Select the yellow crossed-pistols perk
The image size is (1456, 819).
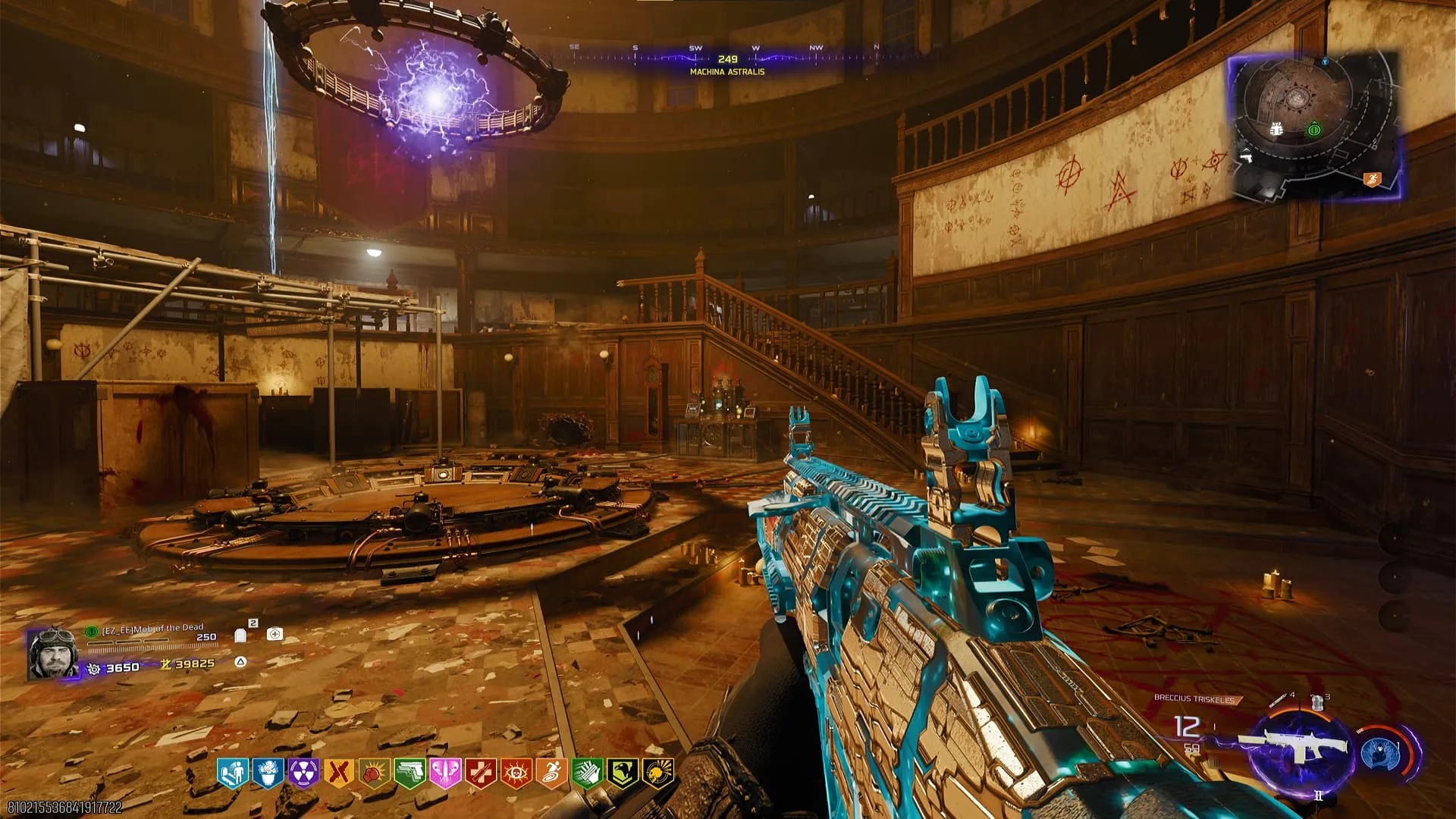[339, 773]
